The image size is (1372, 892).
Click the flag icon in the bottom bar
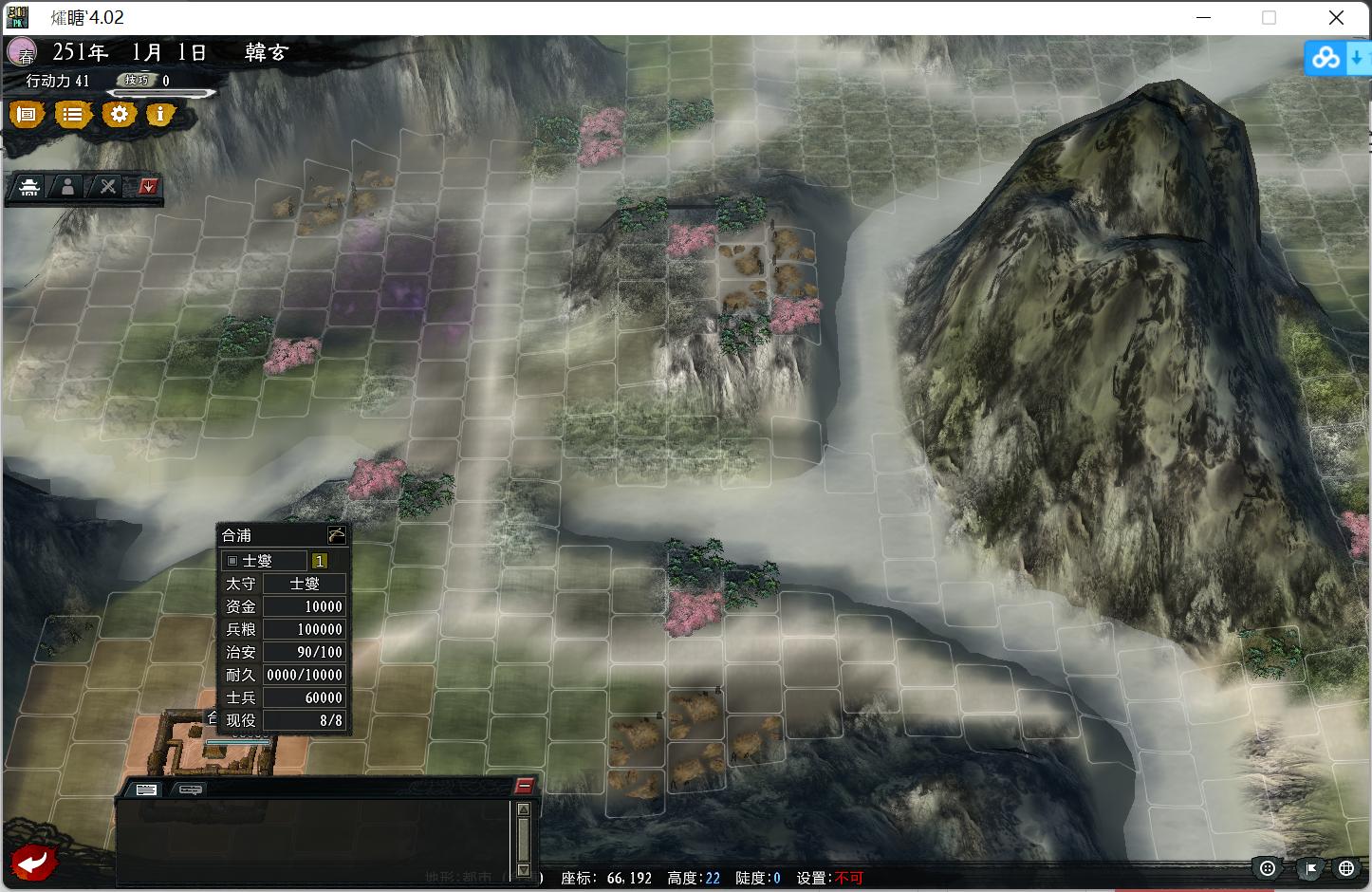(x=1308, y=867)
